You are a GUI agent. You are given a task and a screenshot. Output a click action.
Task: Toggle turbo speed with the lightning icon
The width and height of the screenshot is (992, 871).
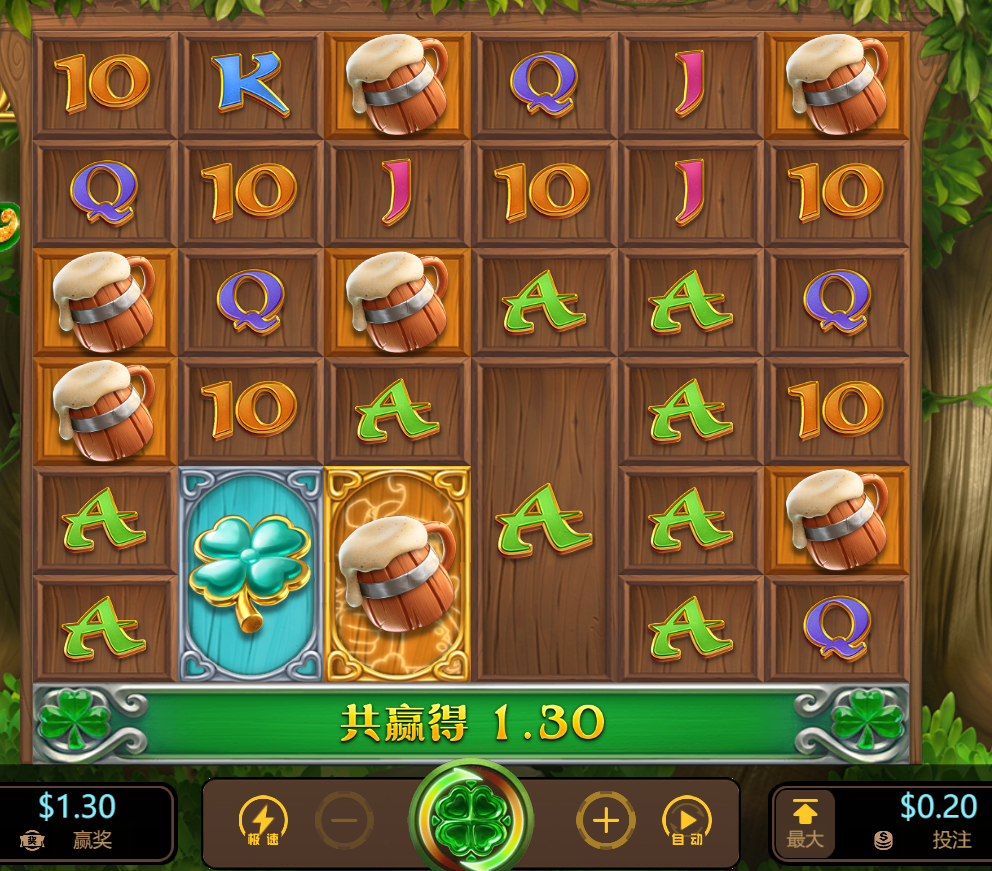pyautogui.click(x=263, y=821)
